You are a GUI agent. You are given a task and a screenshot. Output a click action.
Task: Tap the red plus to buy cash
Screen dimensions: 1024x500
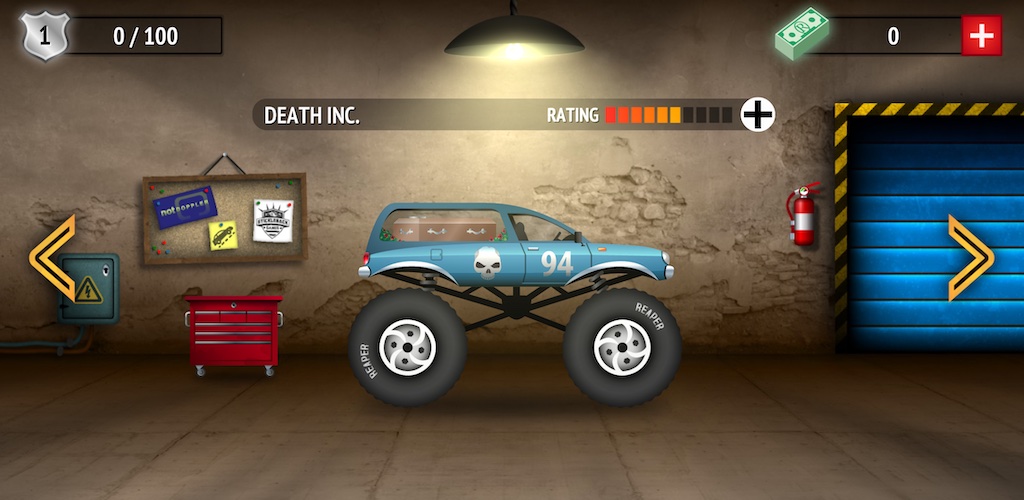pos(981,36)
